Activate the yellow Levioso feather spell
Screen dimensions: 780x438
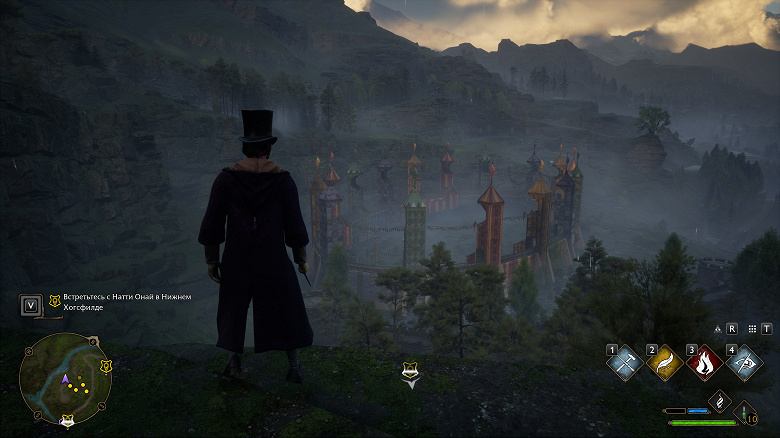664,363
